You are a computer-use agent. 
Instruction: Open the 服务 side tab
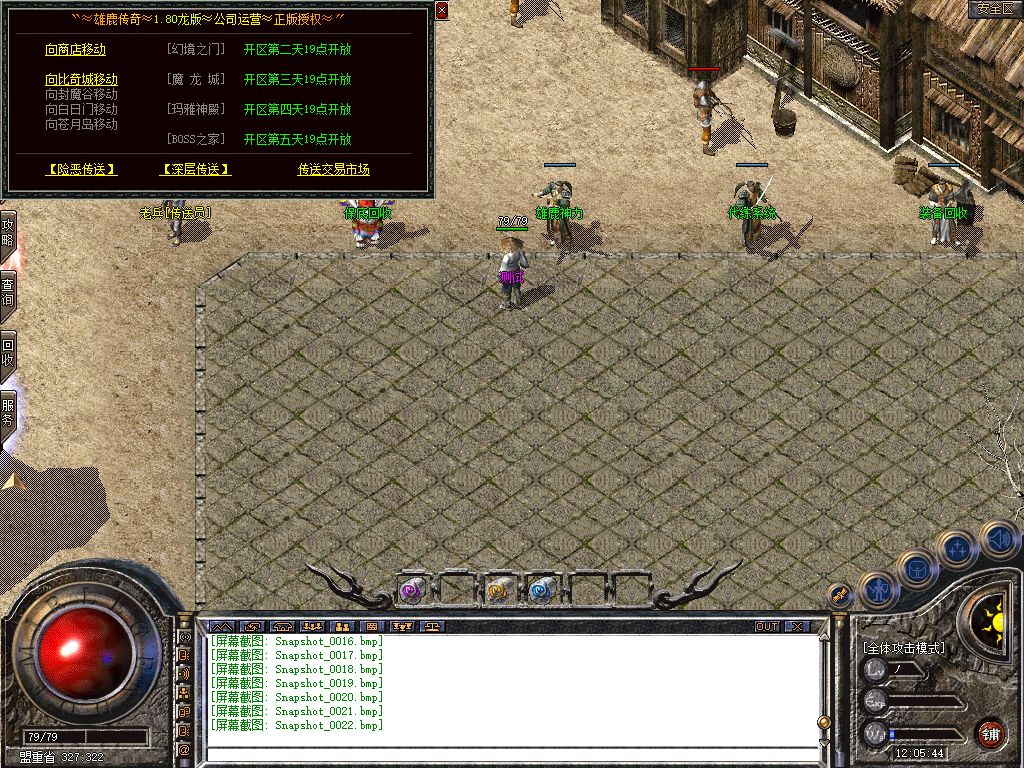click(8, 413)
